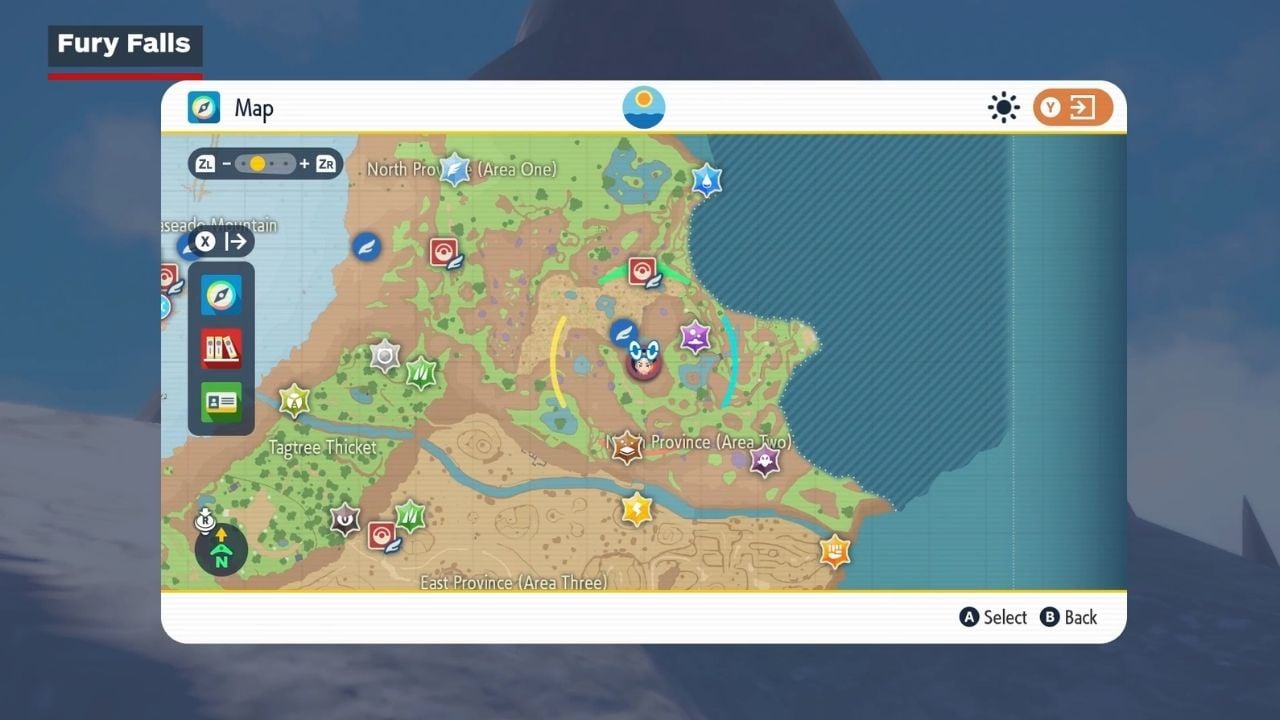Select the Steel Tera Raid crystal marker
The width and height of the screenshot is (1280, 720).
(385, 355)
